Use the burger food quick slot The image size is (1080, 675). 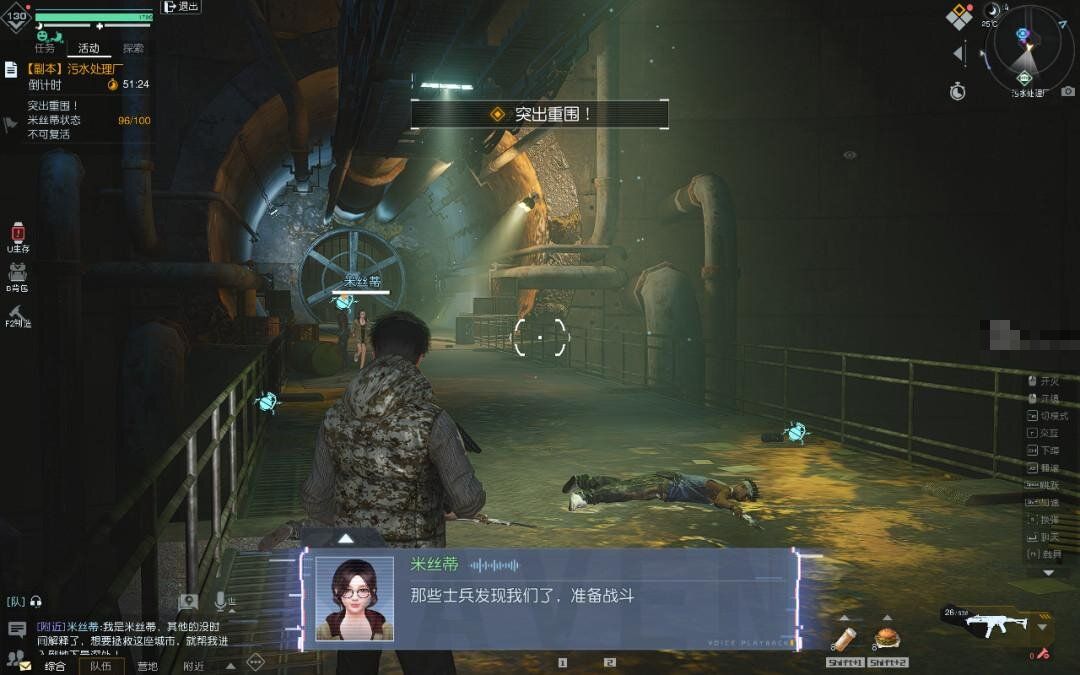(x=886, y=637)
